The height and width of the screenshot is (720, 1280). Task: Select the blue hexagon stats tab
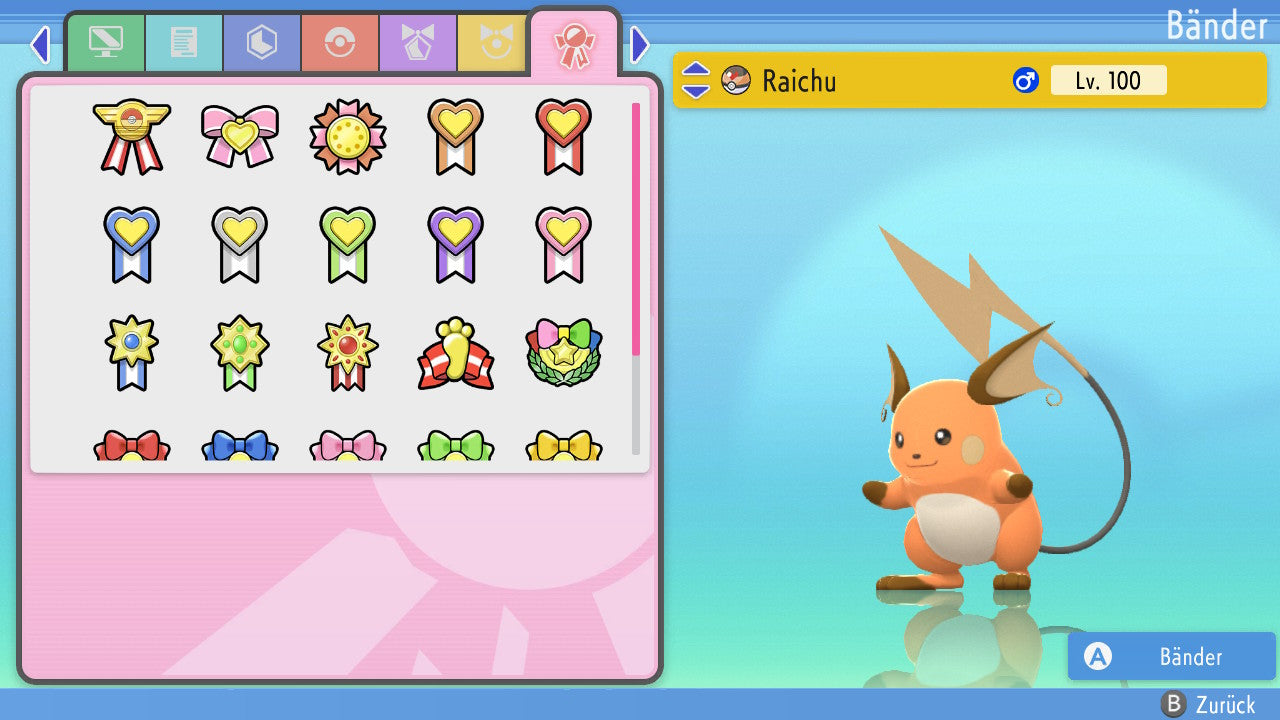[262, 43]
